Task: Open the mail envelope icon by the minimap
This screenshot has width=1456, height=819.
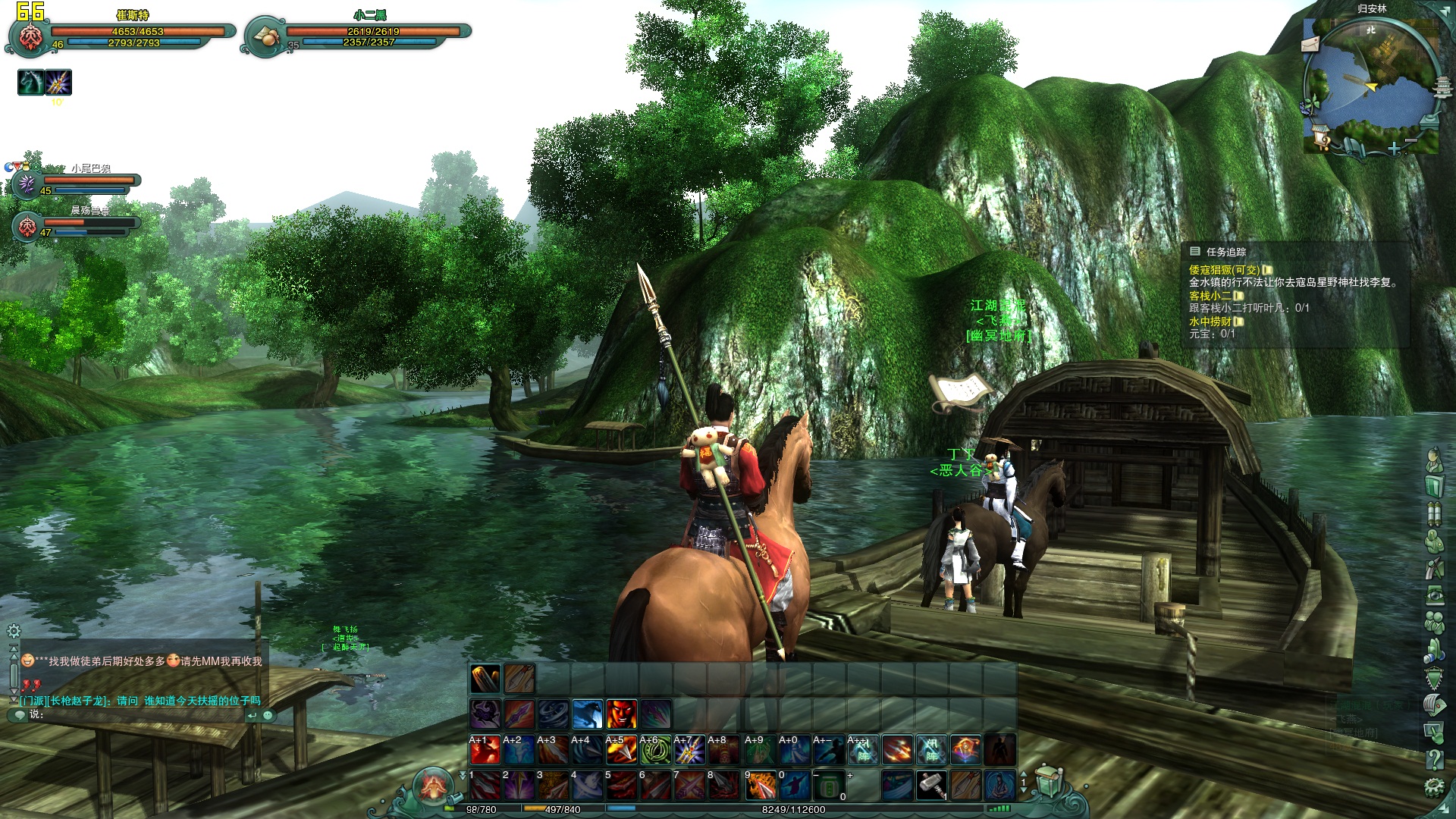Action: click(x=1310, y=45)
